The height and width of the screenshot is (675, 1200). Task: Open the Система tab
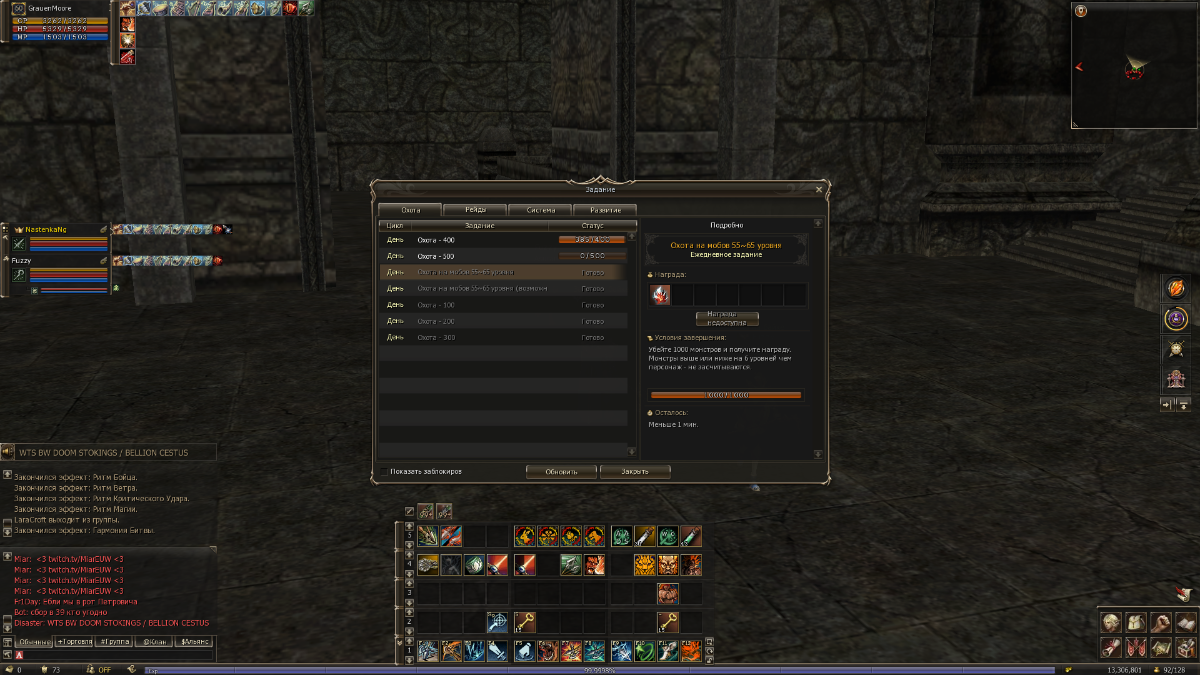[x=539, y=210]
